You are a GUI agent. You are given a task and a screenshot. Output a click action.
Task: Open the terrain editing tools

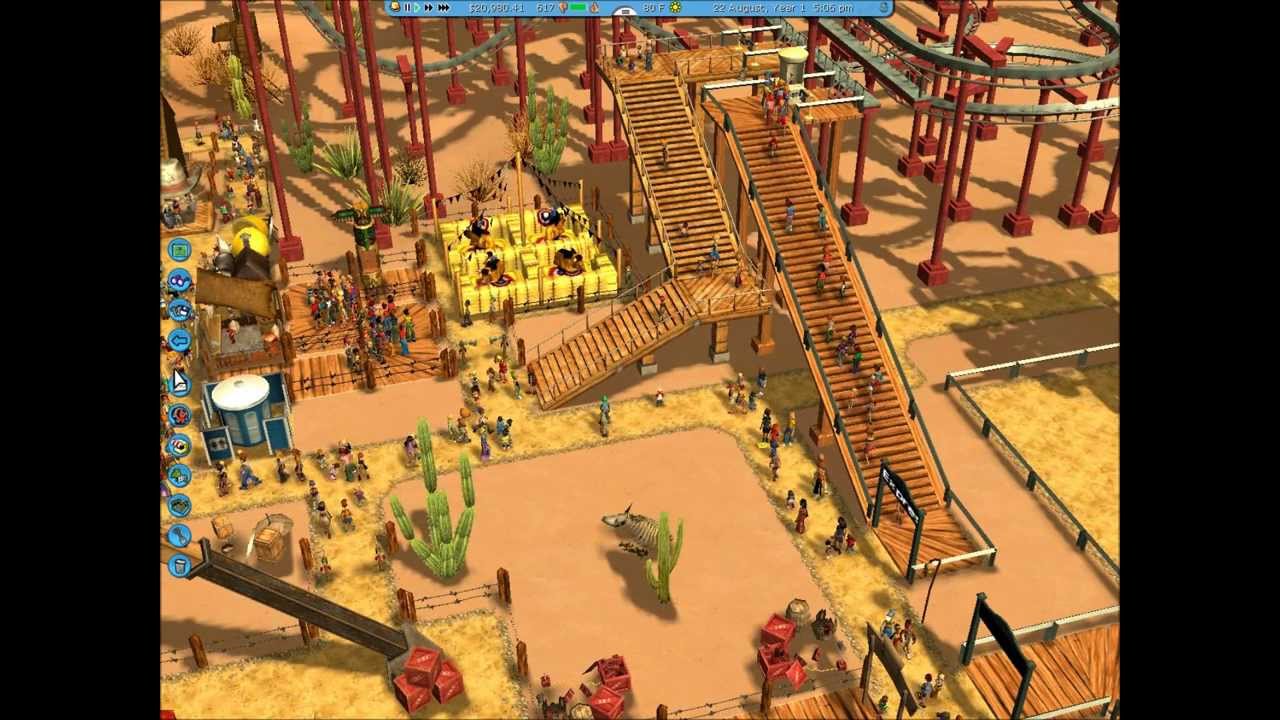tap(180, 507)
